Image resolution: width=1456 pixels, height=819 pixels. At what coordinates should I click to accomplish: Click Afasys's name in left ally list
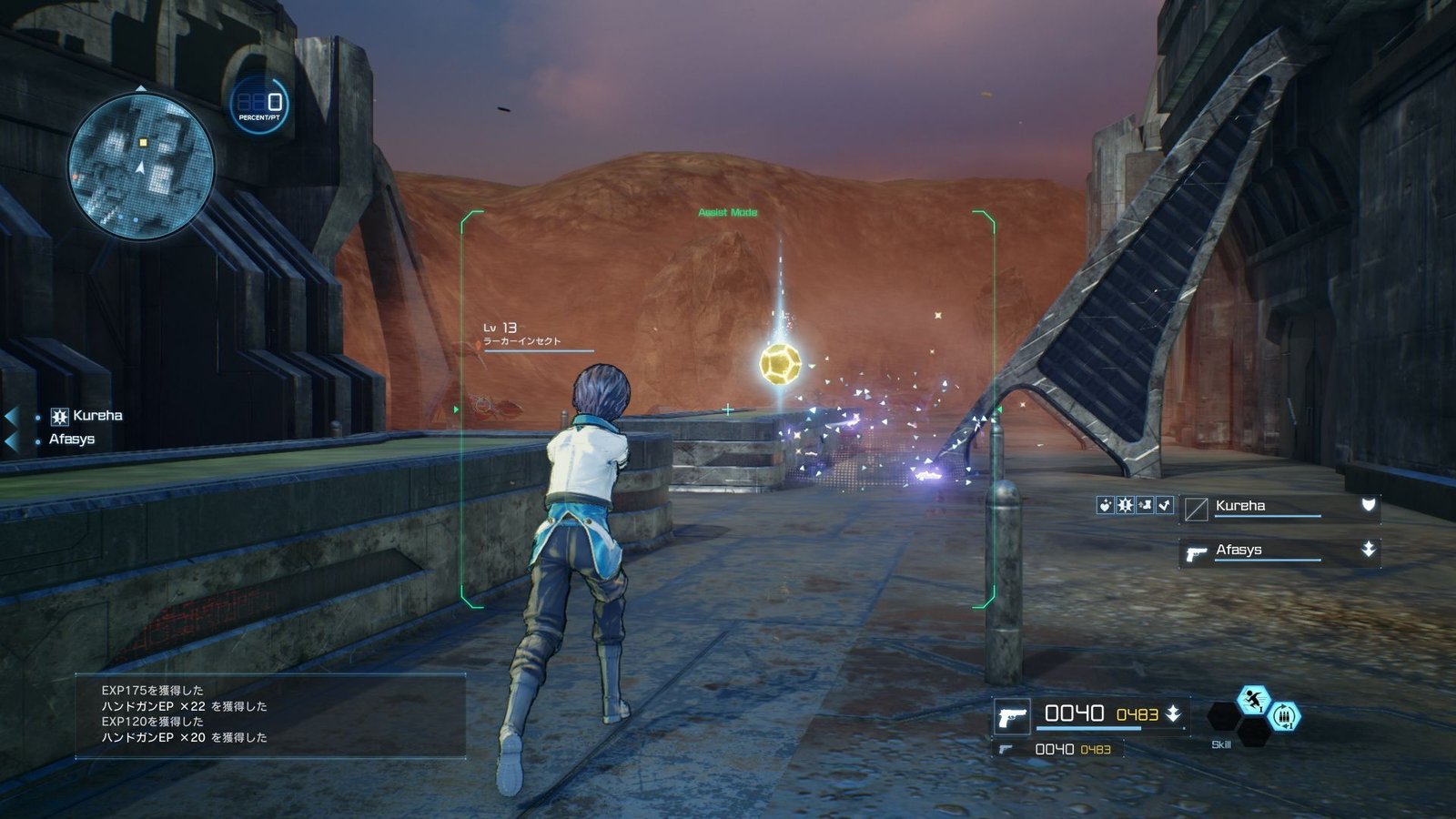pos(72,440)
